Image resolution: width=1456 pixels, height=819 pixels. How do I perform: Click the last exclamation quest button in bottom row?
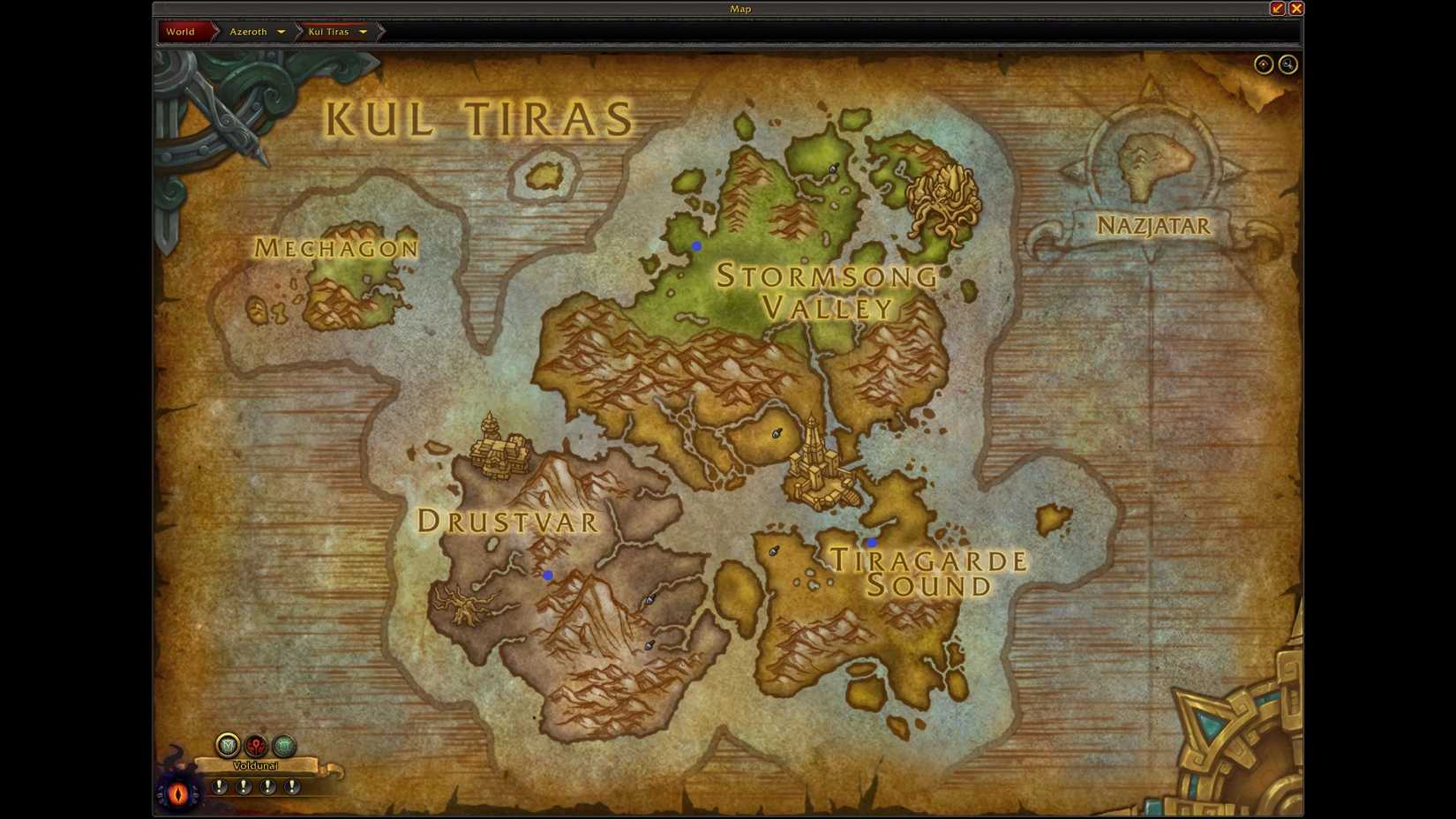point(291,785)
